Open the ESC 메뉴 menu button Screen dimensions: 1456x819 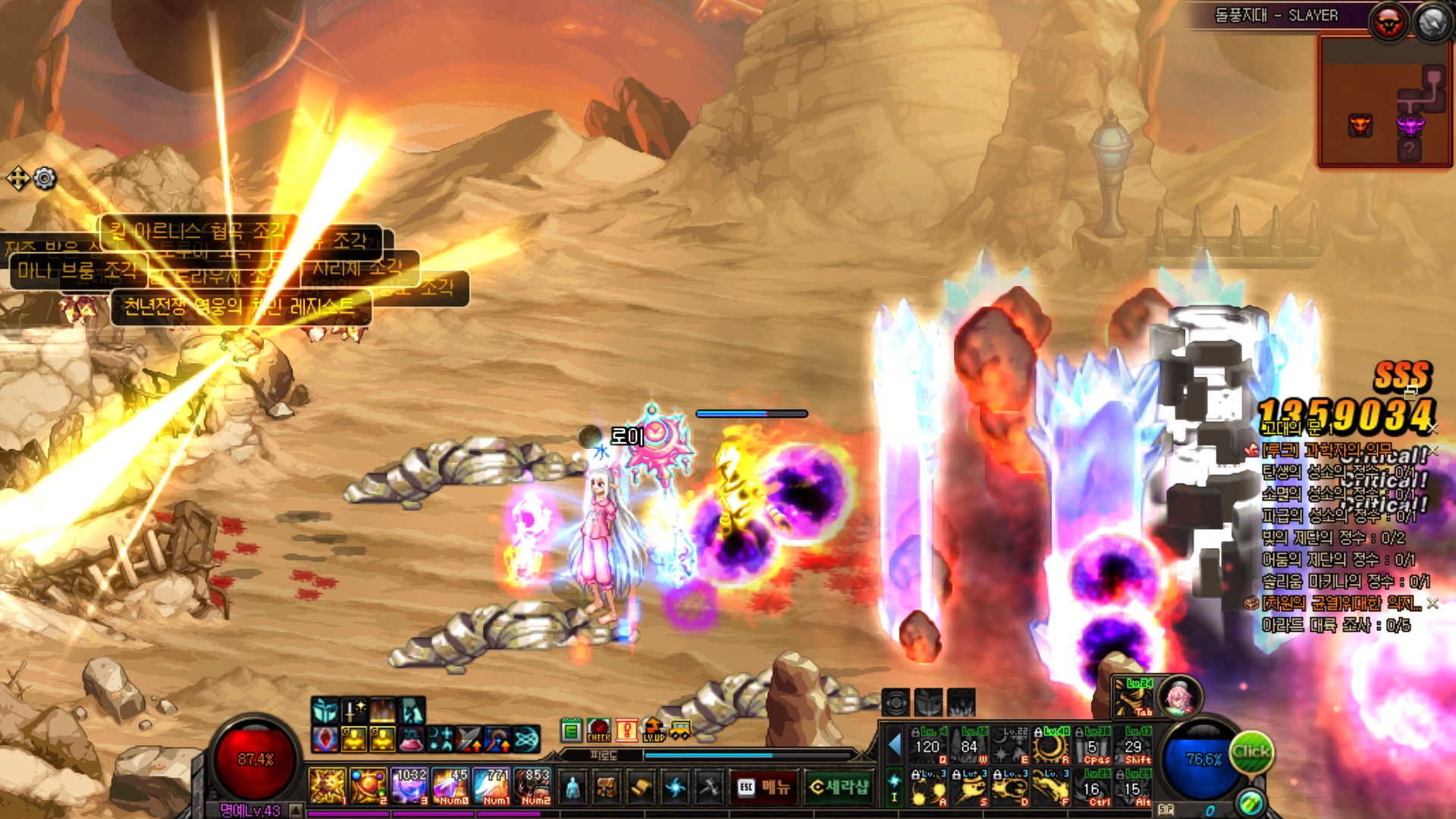763,788
